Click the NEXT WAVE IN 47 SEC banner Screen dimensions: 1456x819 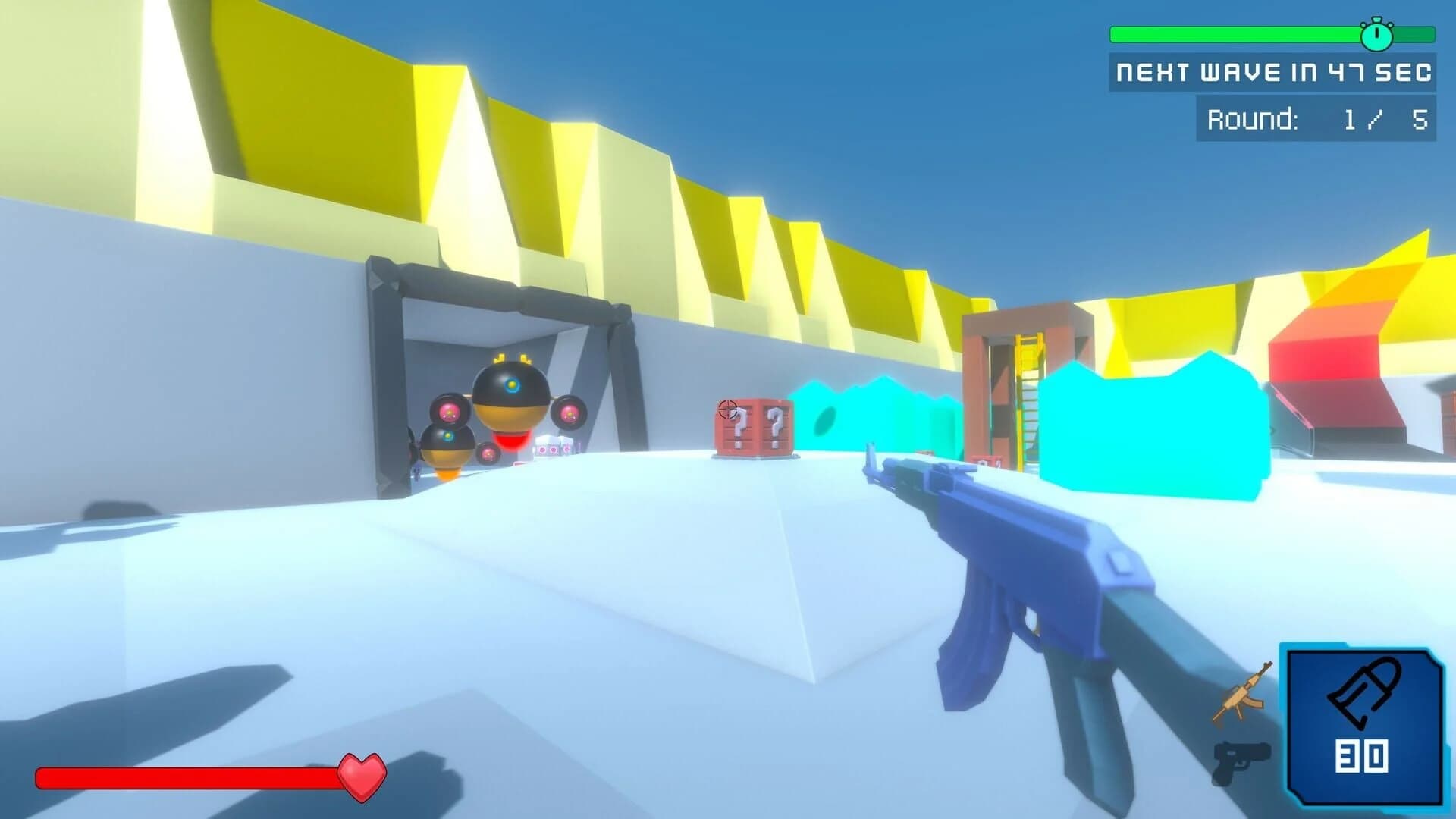[1274, 72]
